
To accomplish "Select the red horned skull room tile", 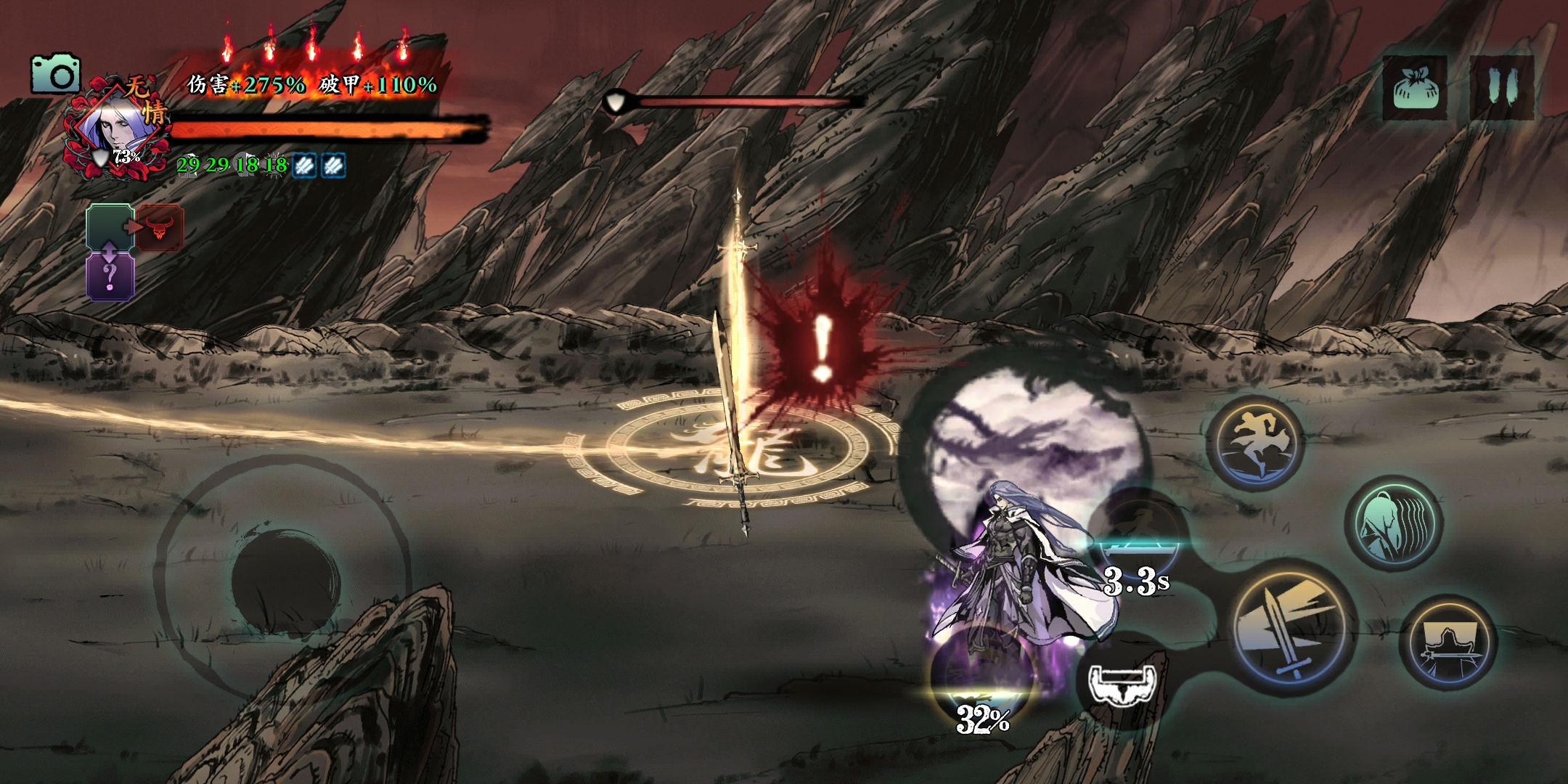I will 160,228.
